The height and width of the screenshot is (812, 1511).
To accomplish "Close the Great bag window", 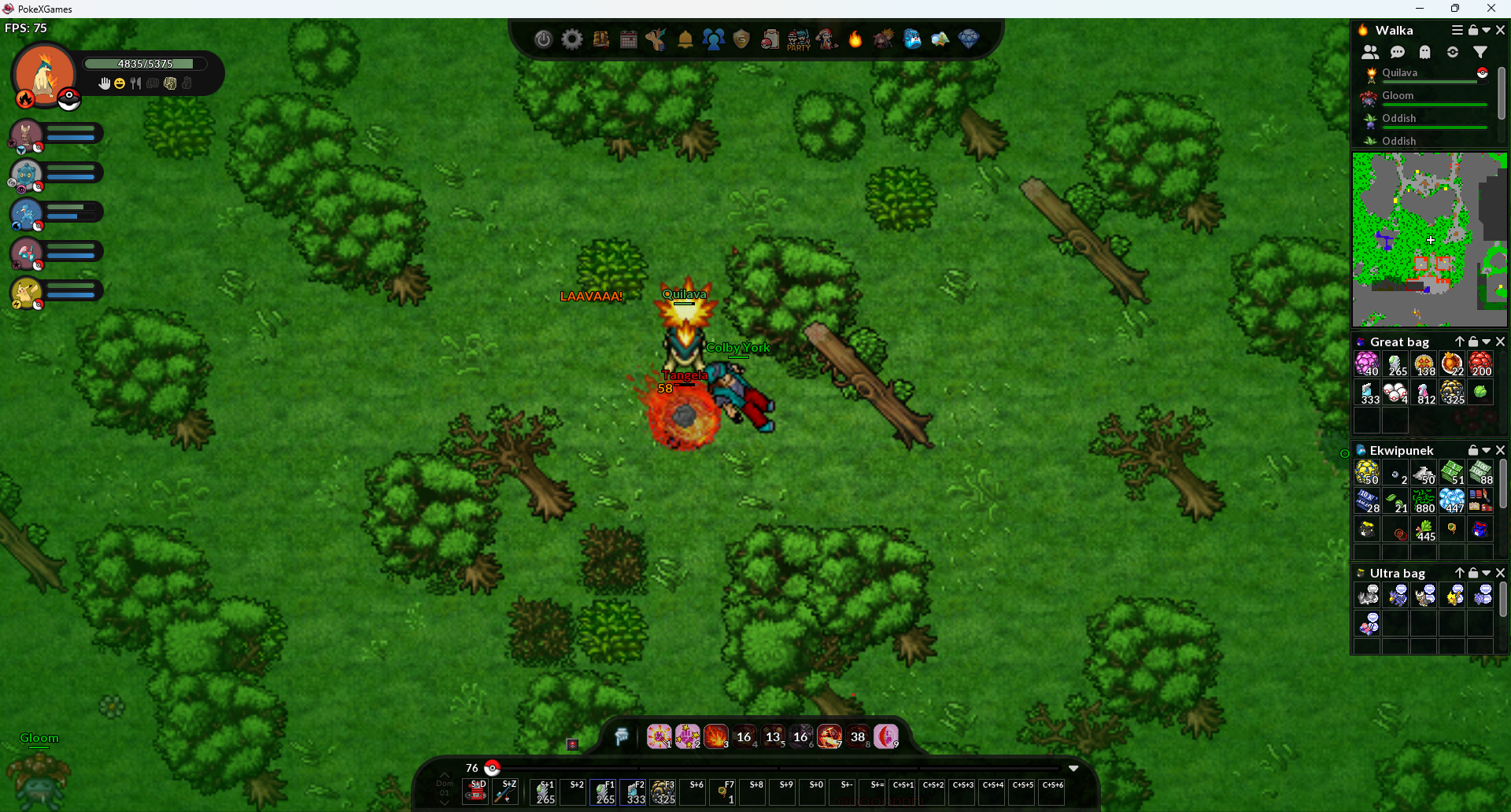I will point(1500,341).
